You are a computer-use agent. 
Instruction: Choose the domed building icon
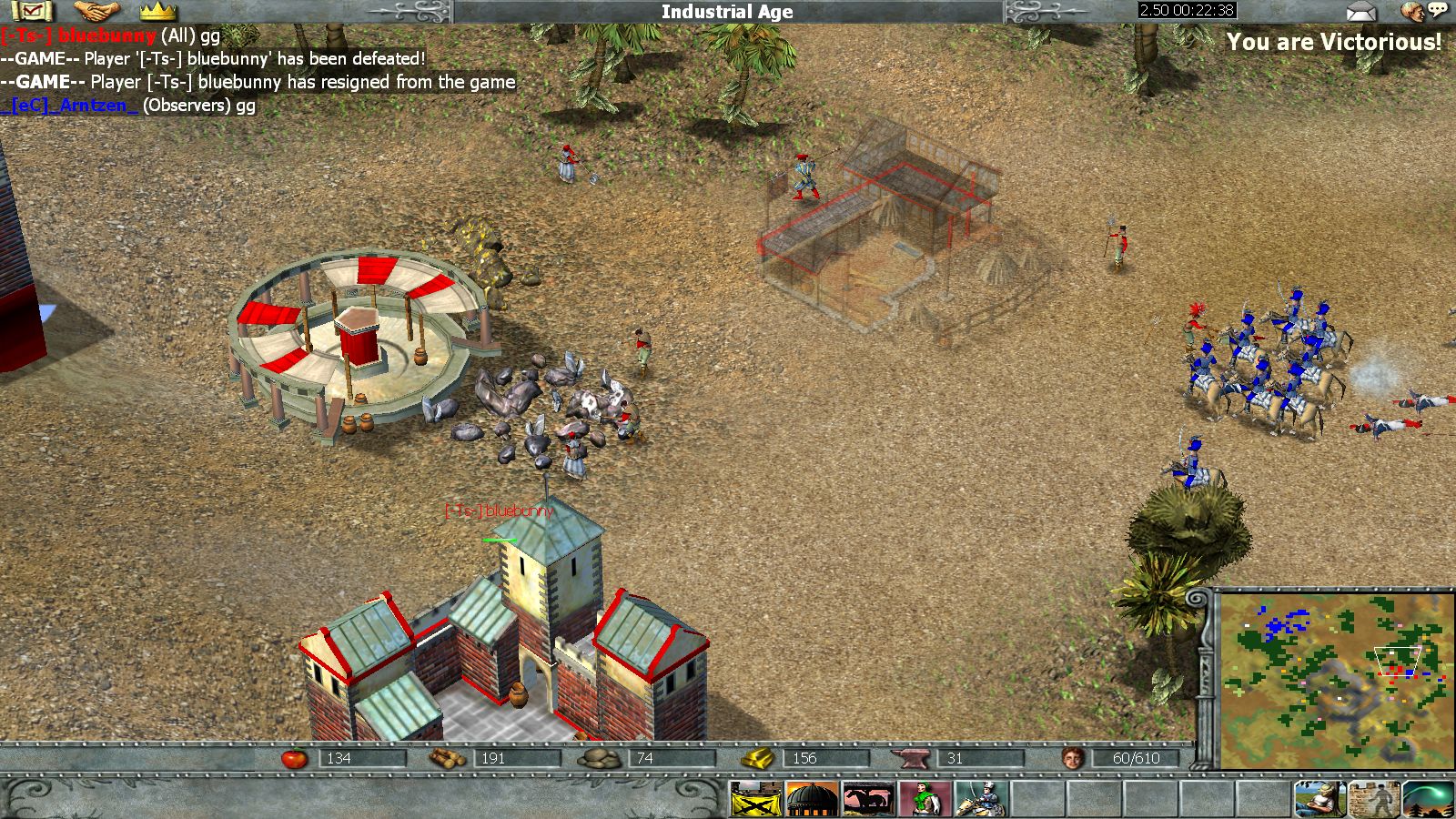(812, 800)
